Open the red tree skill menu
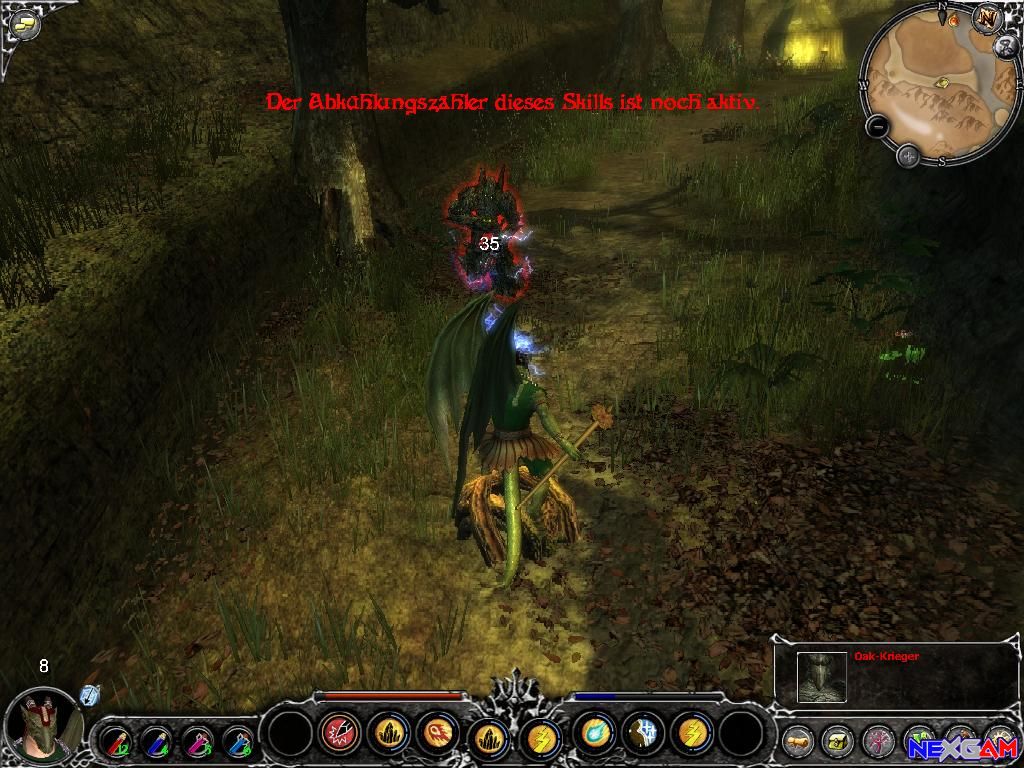 point(877,741)
